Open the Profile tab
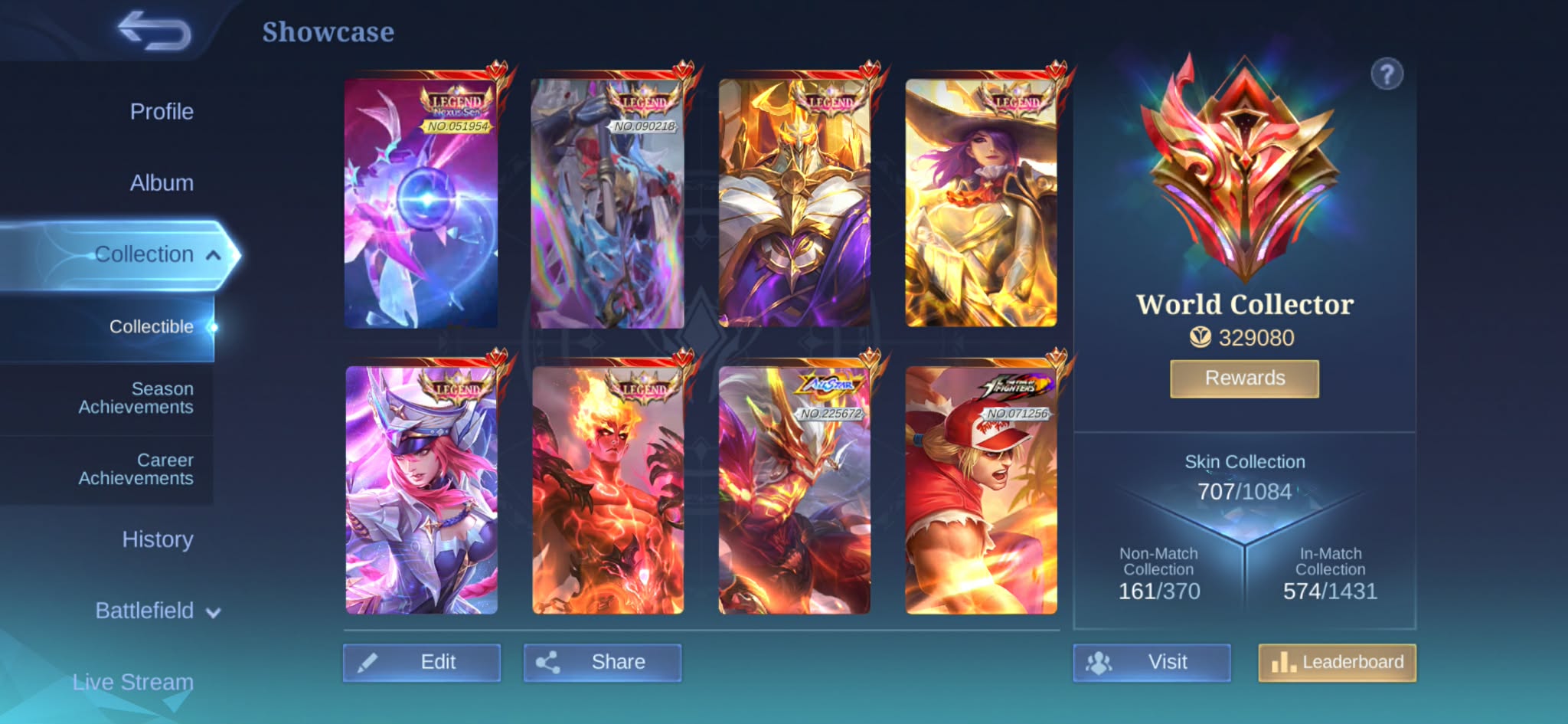Viewport: 1568px width, 724px height. (162, 112)
